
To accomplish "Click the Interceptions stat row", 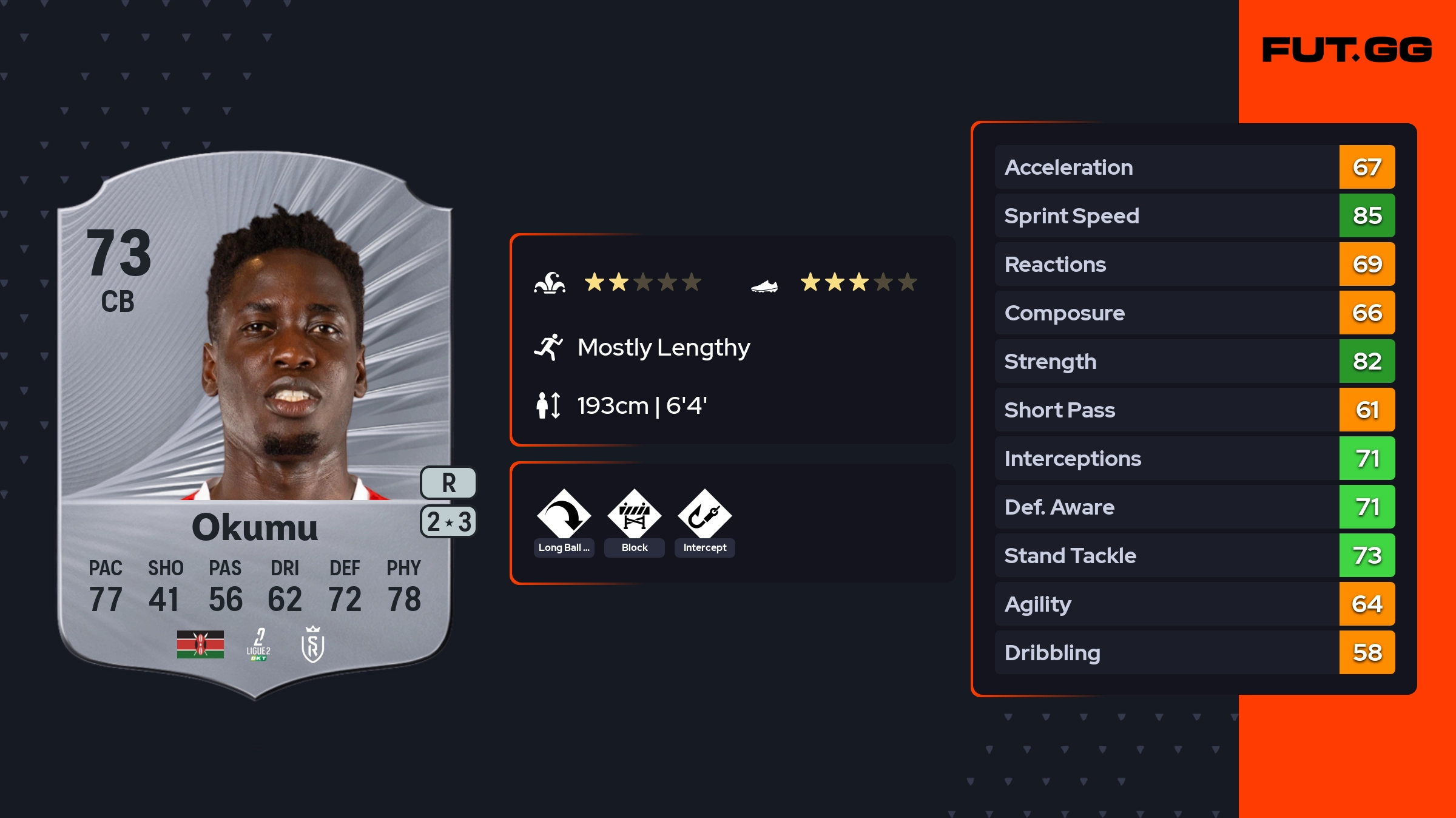I will [x=1194, y=459].
